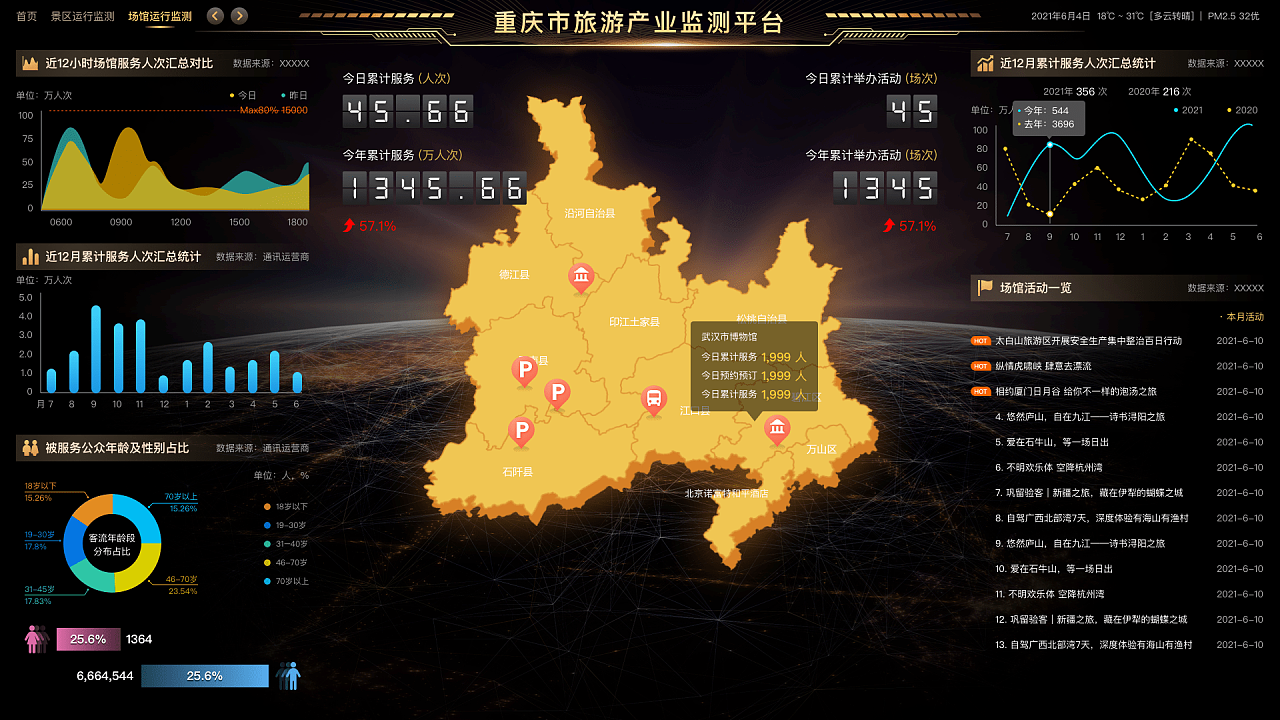The width and height of the screenshot is (1280, 720).
Task: Click the right navigation chevron arrow
Action: pos(238,16)
